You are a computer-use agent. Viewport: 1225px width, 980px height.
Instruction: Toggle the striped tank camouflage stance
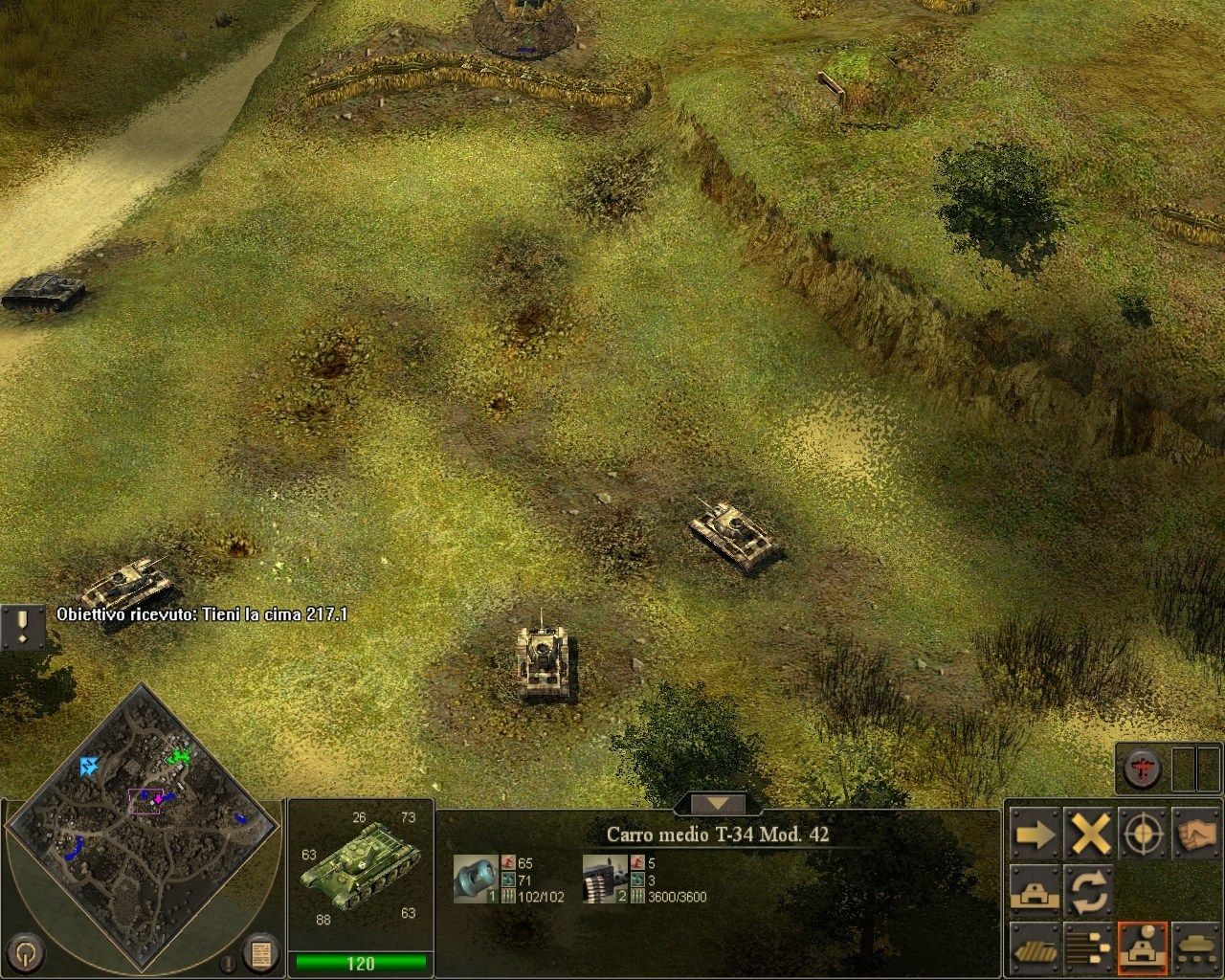(x=1034, y=947)
